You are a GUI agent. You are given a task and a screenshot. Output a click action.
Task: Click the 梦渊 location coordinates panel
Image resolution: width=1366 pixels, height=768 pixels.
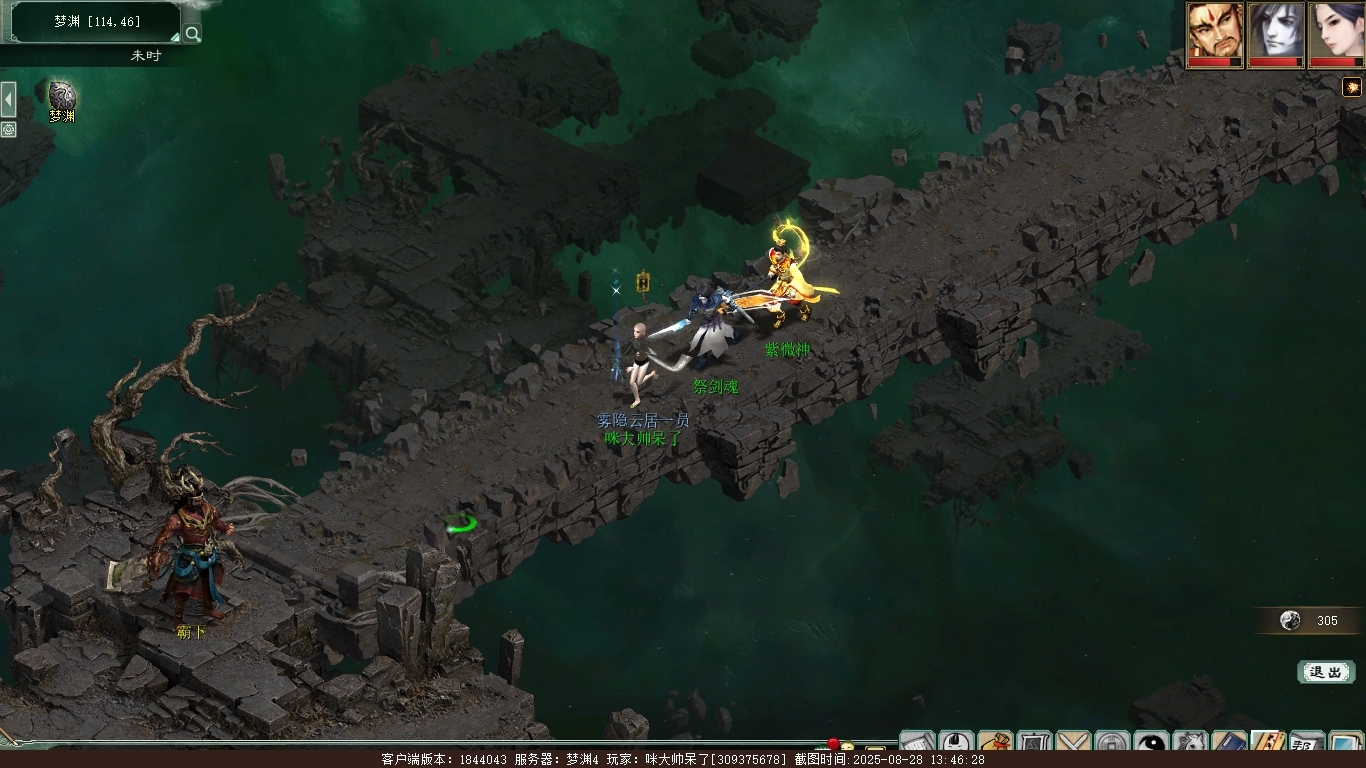[96, 21]
